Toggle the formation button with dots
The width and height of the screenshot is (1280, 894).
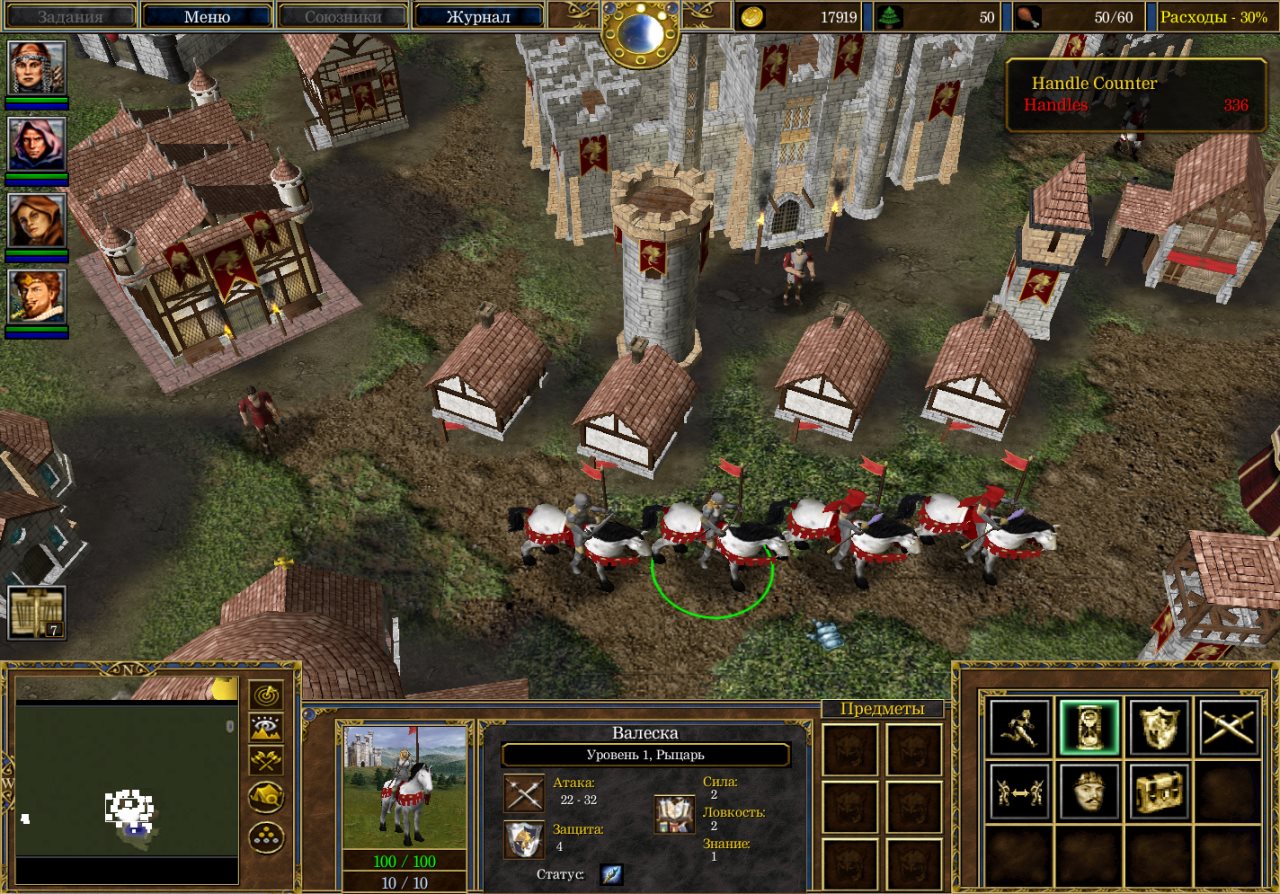266,836
